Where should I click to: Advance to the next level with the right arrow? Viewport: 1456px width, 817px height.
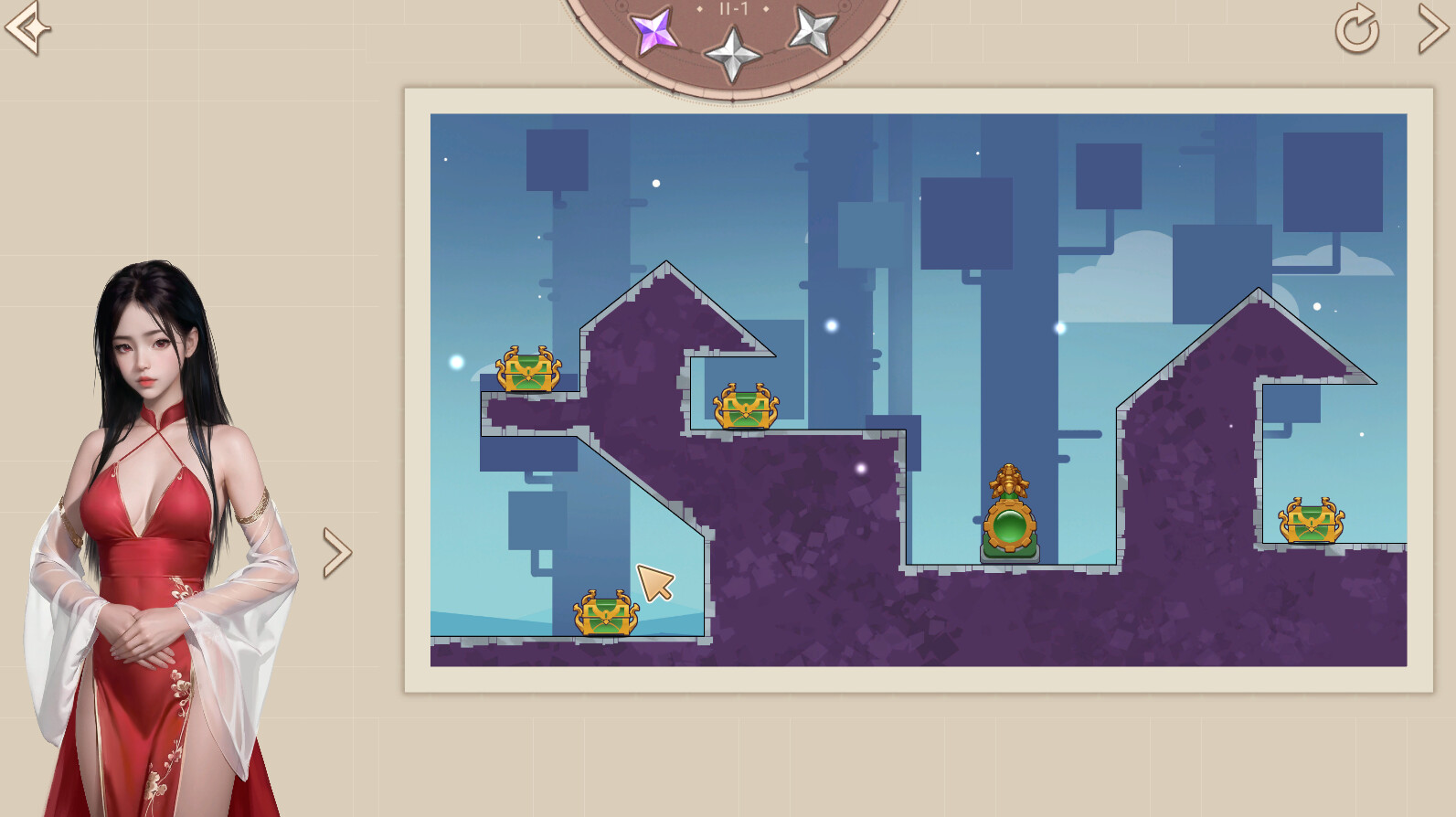click(1432, 31)
